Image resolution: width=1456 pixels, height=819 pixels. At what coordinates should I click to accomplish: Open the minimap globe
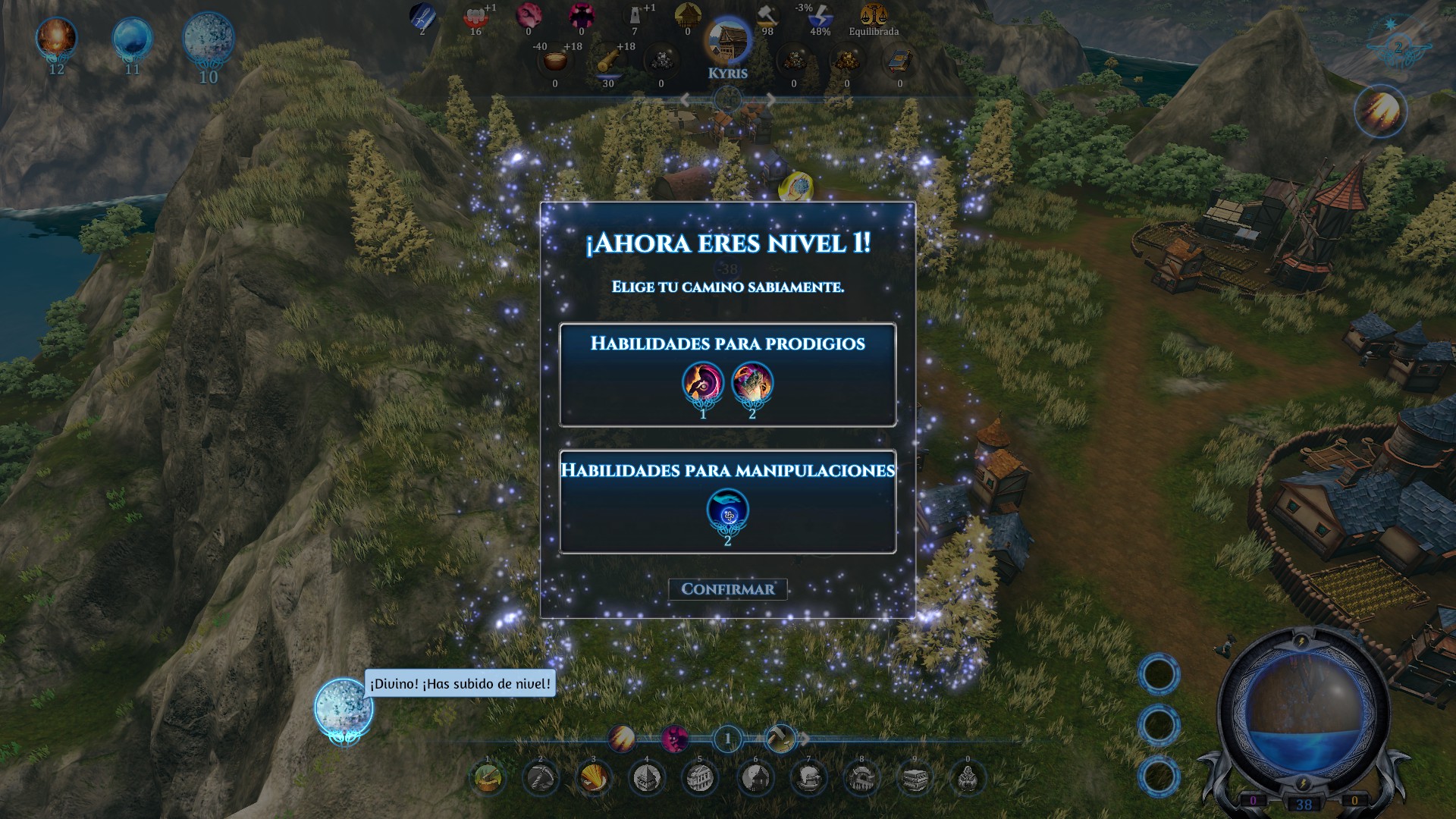point(1303,711)
